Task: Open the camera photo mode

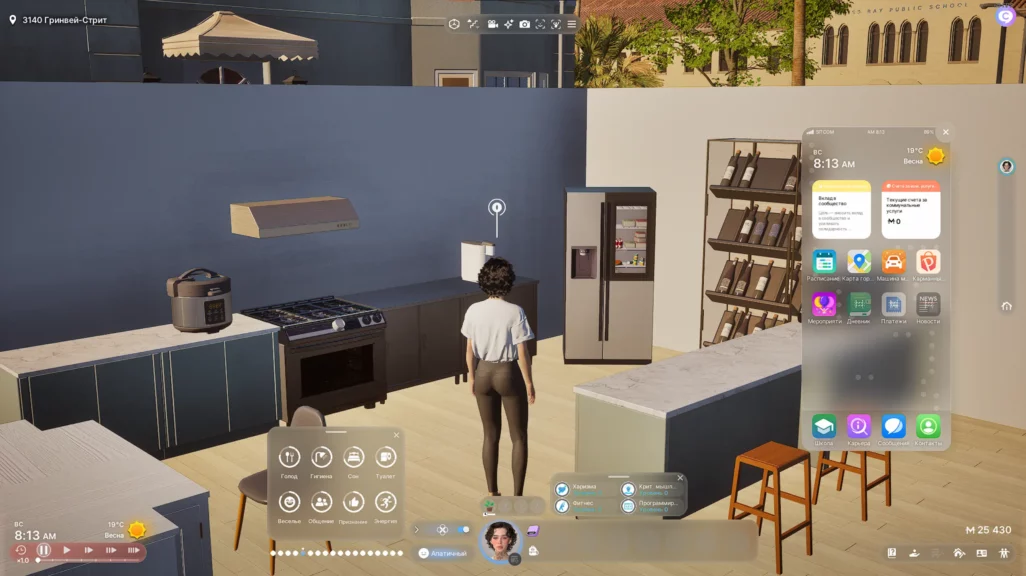Action: (524, 23)
